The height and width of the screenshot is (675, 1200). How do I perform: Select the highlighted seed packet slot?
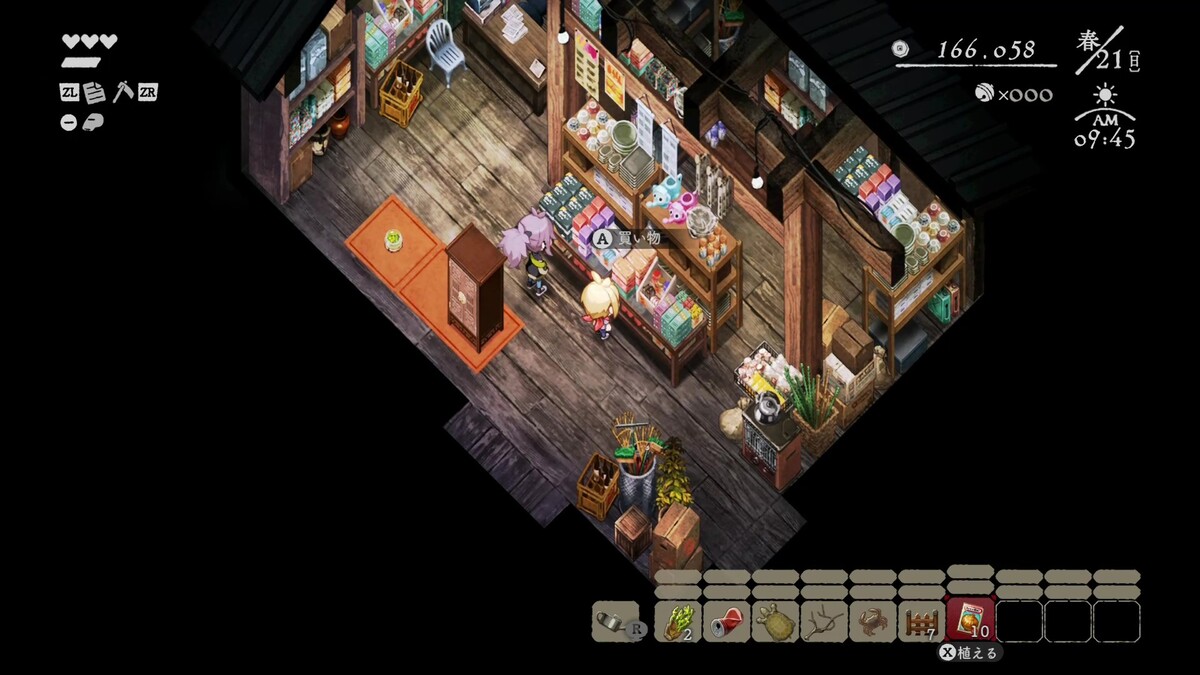click(970, 620)
